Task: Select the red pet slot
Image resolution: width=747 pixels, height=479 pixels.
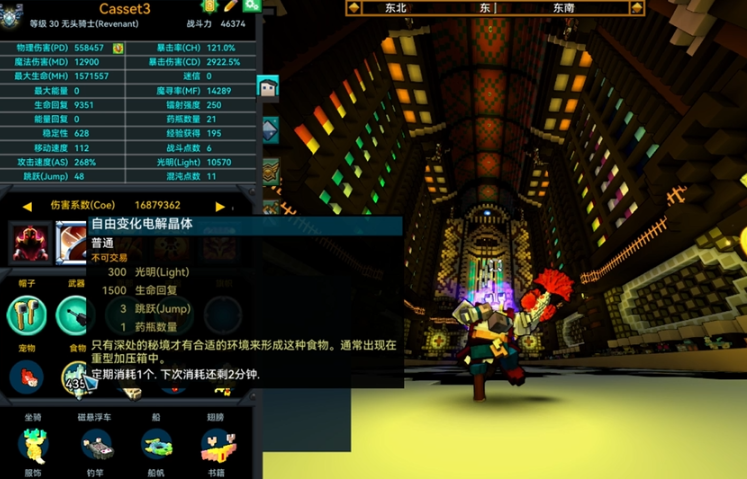Action: (27, 376)
